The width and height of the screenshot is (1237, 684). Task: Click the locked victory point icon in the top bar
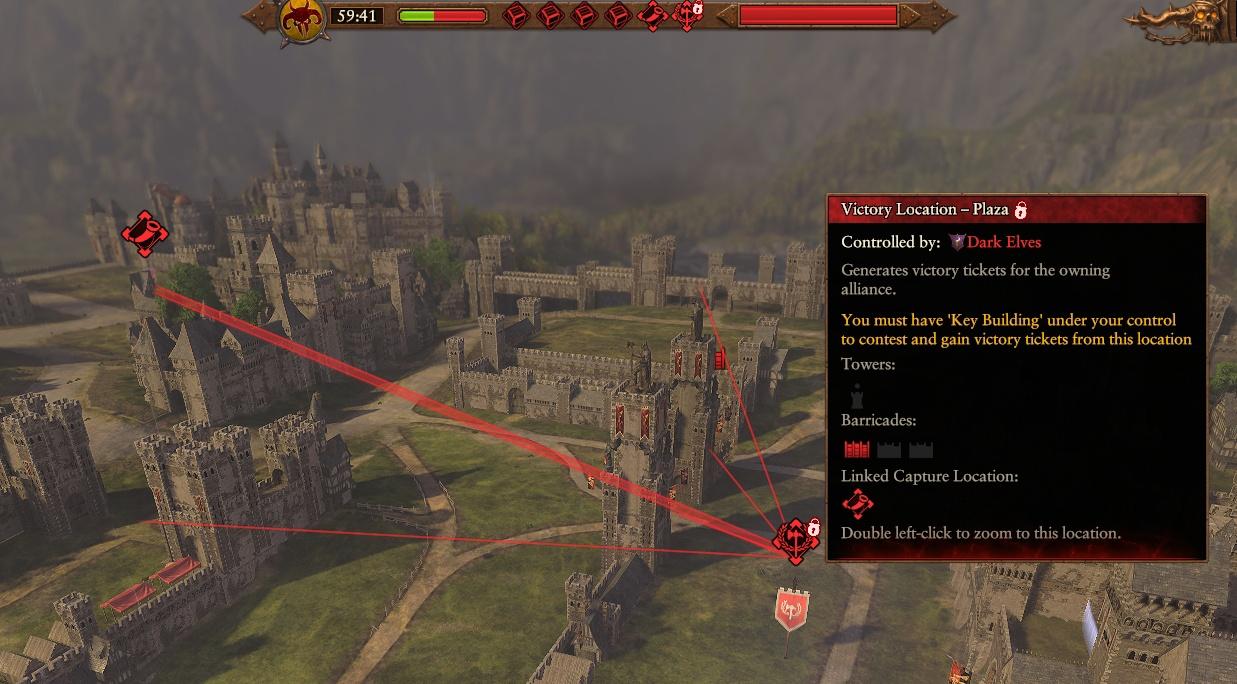689,15
